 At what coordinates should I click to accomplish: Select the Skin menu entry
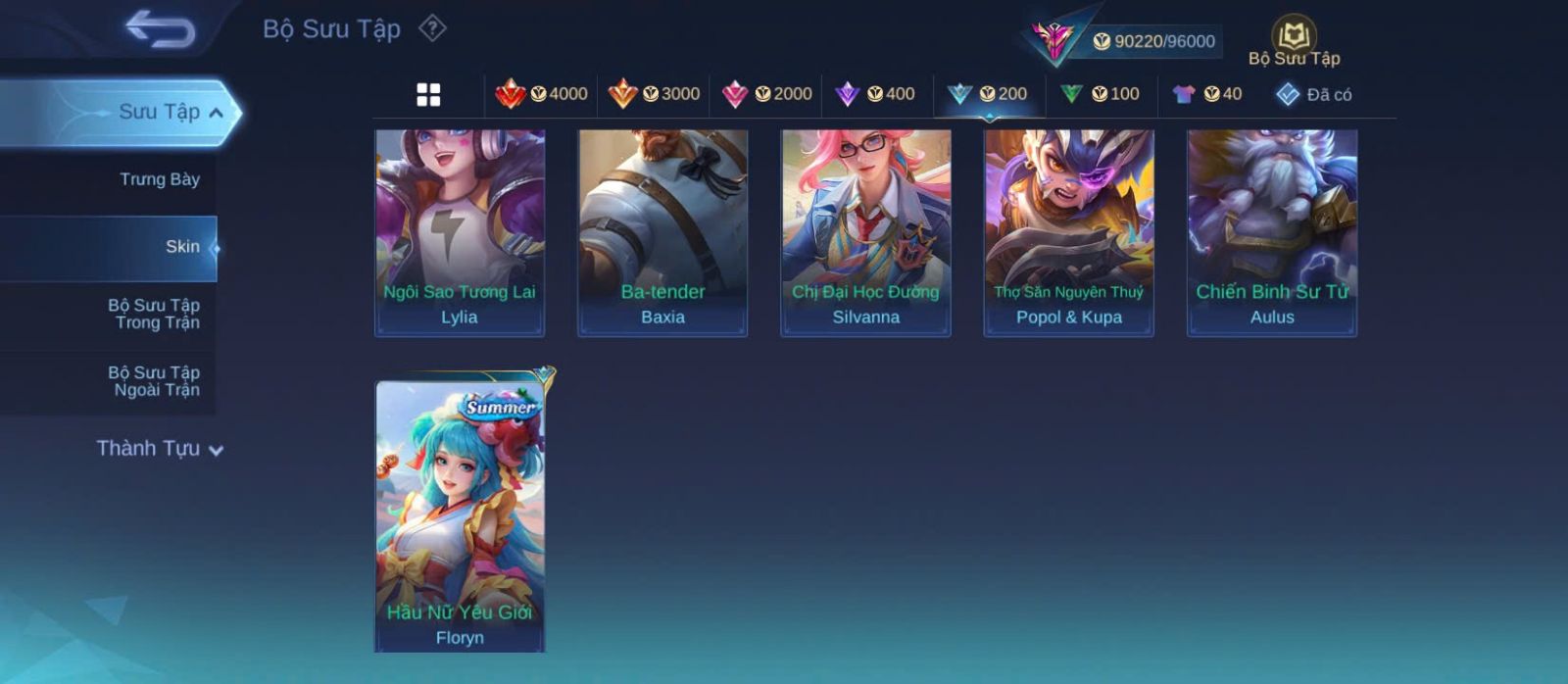tap(181, 247)
